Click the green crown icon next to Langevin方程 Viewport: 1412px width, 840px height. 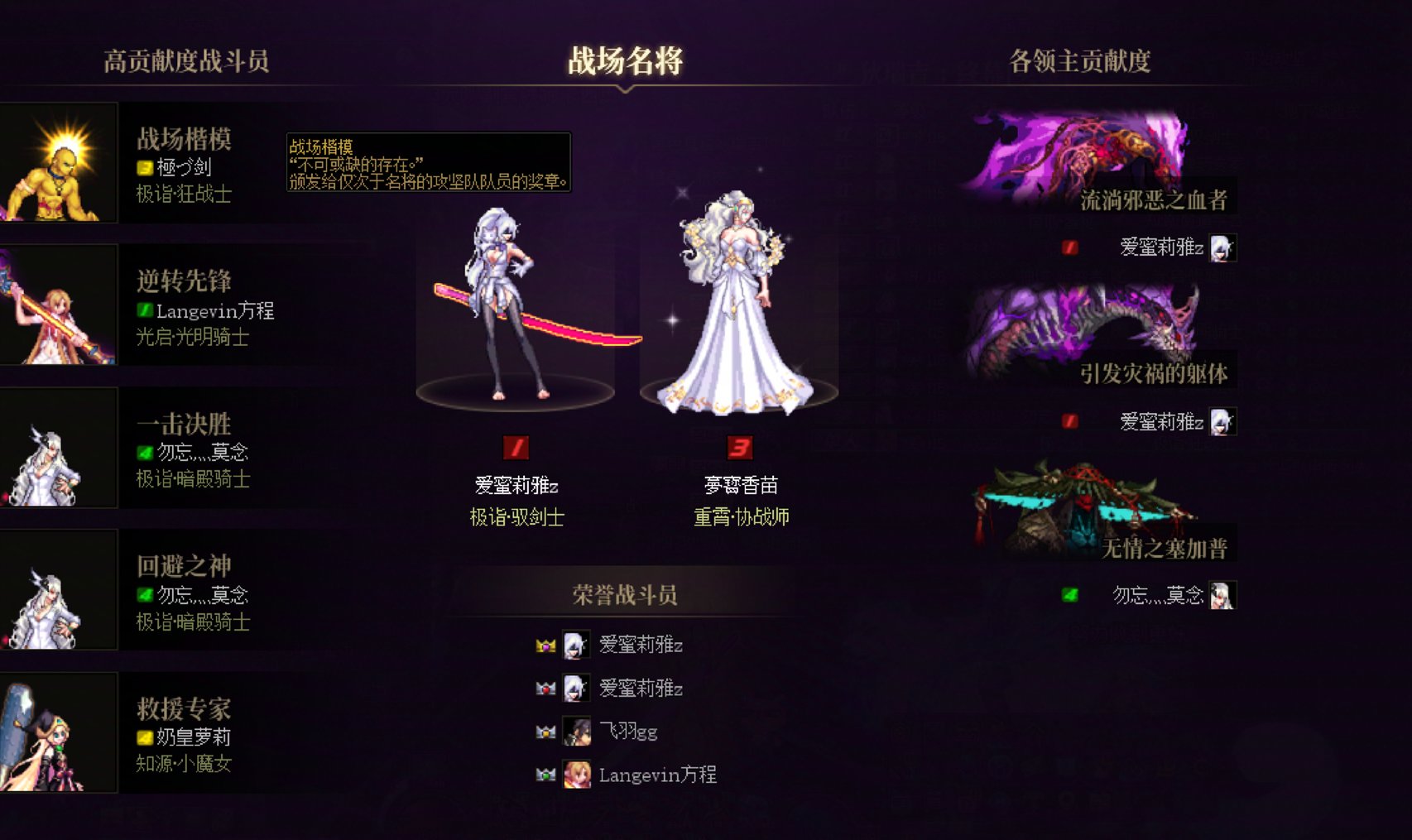click(545, 775)
